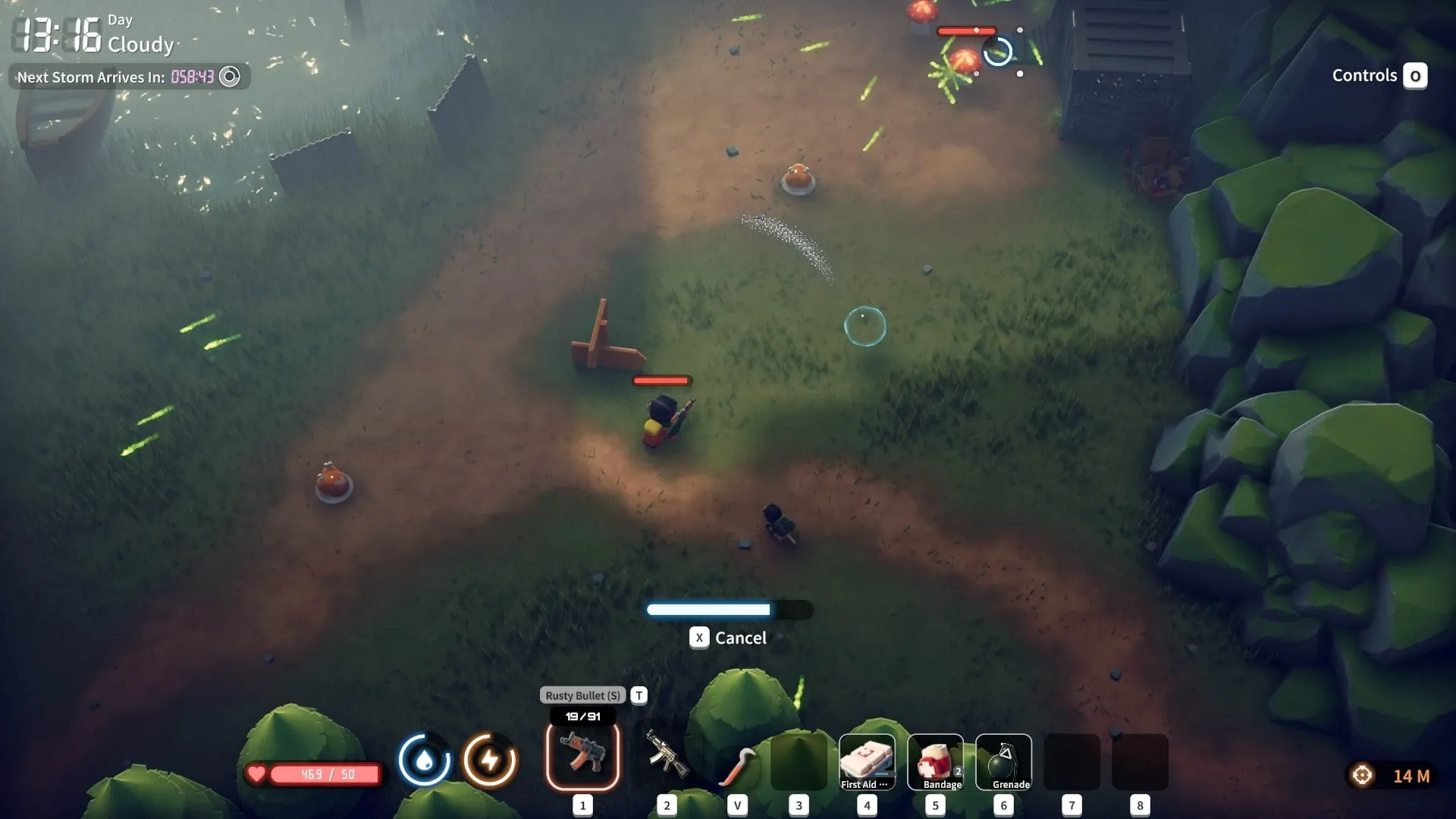Screen dimensions: 1456x819
Task: Click the heart icon on the health bar
Action: [x=256, y=773]
